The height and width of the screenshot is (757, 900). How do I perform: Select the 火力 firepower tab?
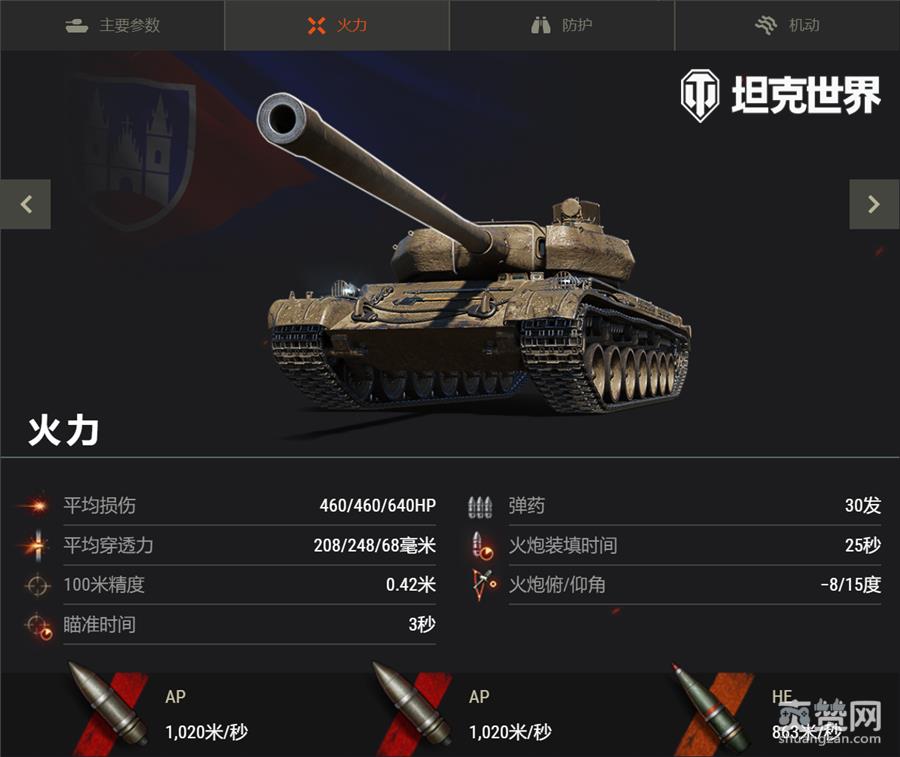tap(337, 25)
